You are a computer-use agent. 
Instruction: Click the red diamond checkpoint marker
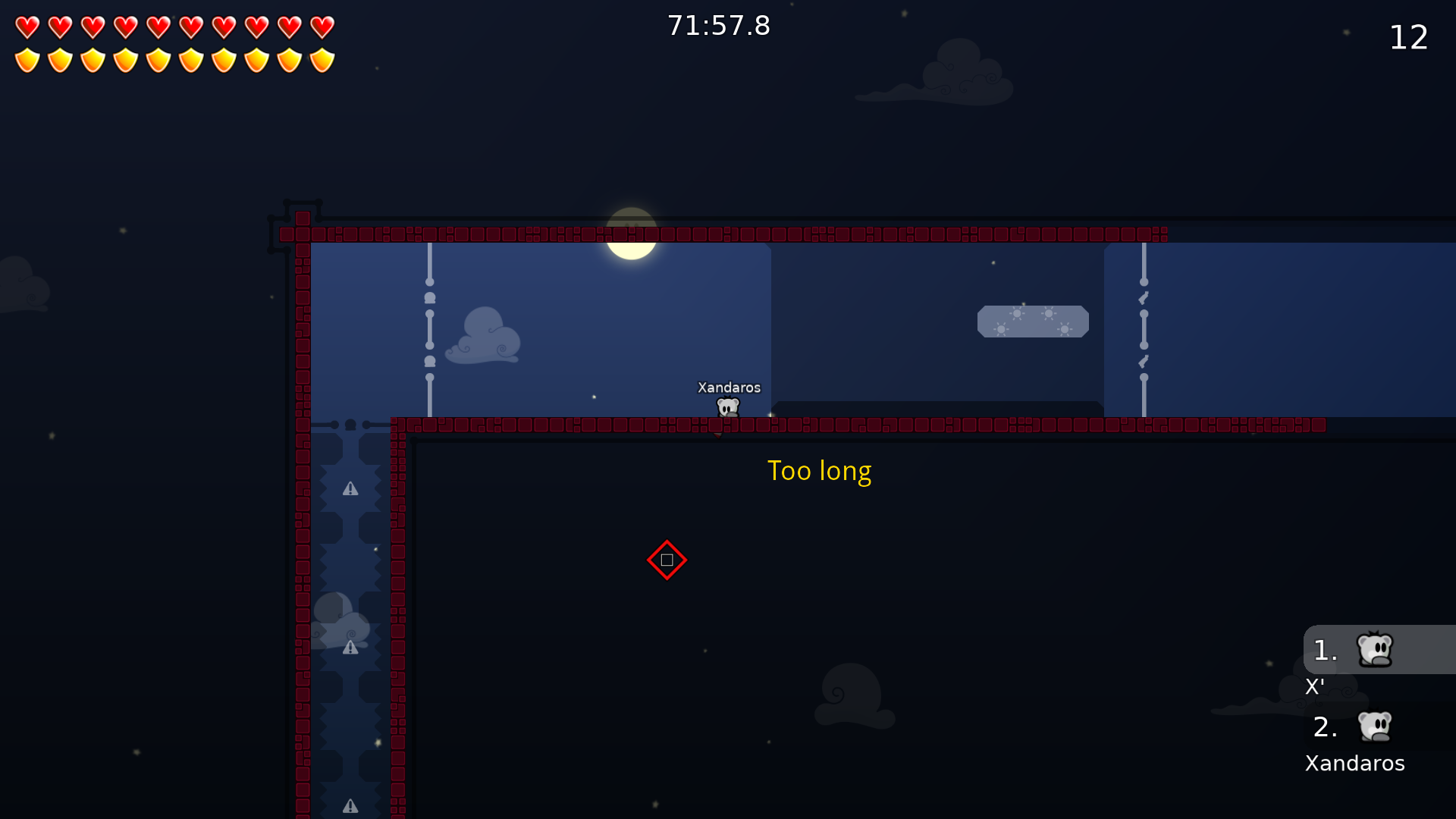coord(667,560)
